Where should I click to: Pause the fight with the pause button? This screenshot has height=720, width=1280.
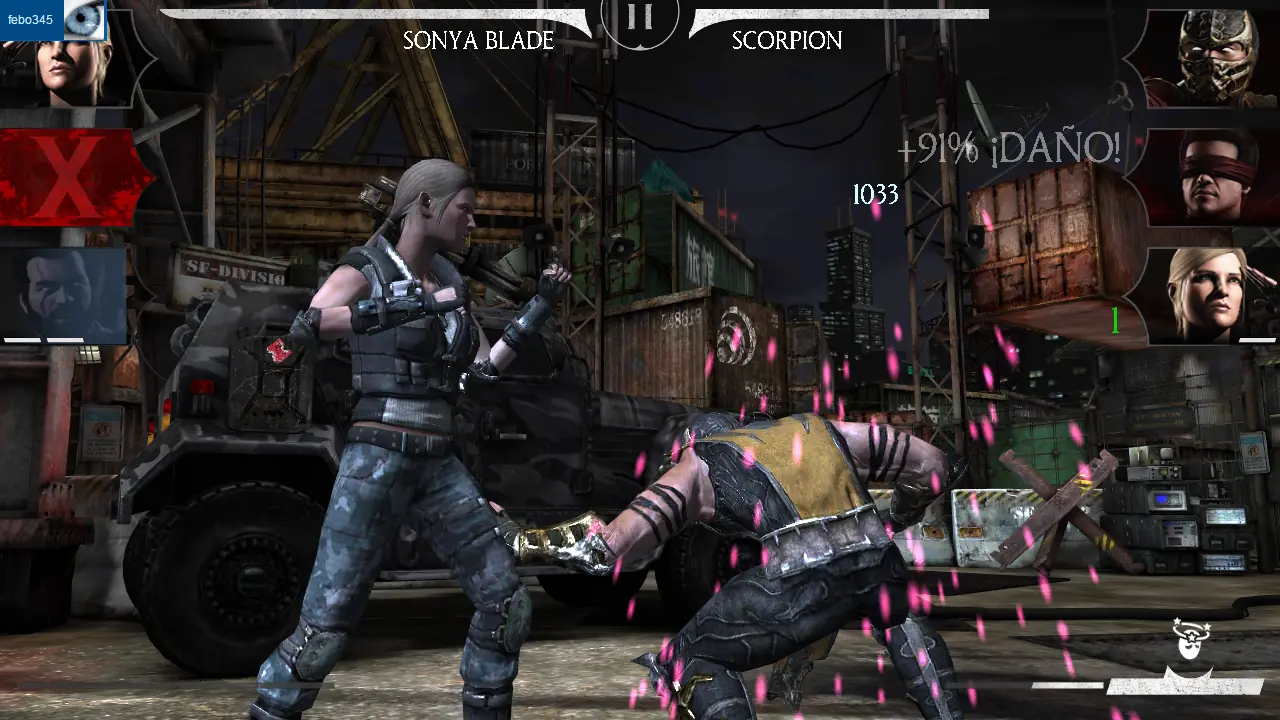tap(638, 15)
